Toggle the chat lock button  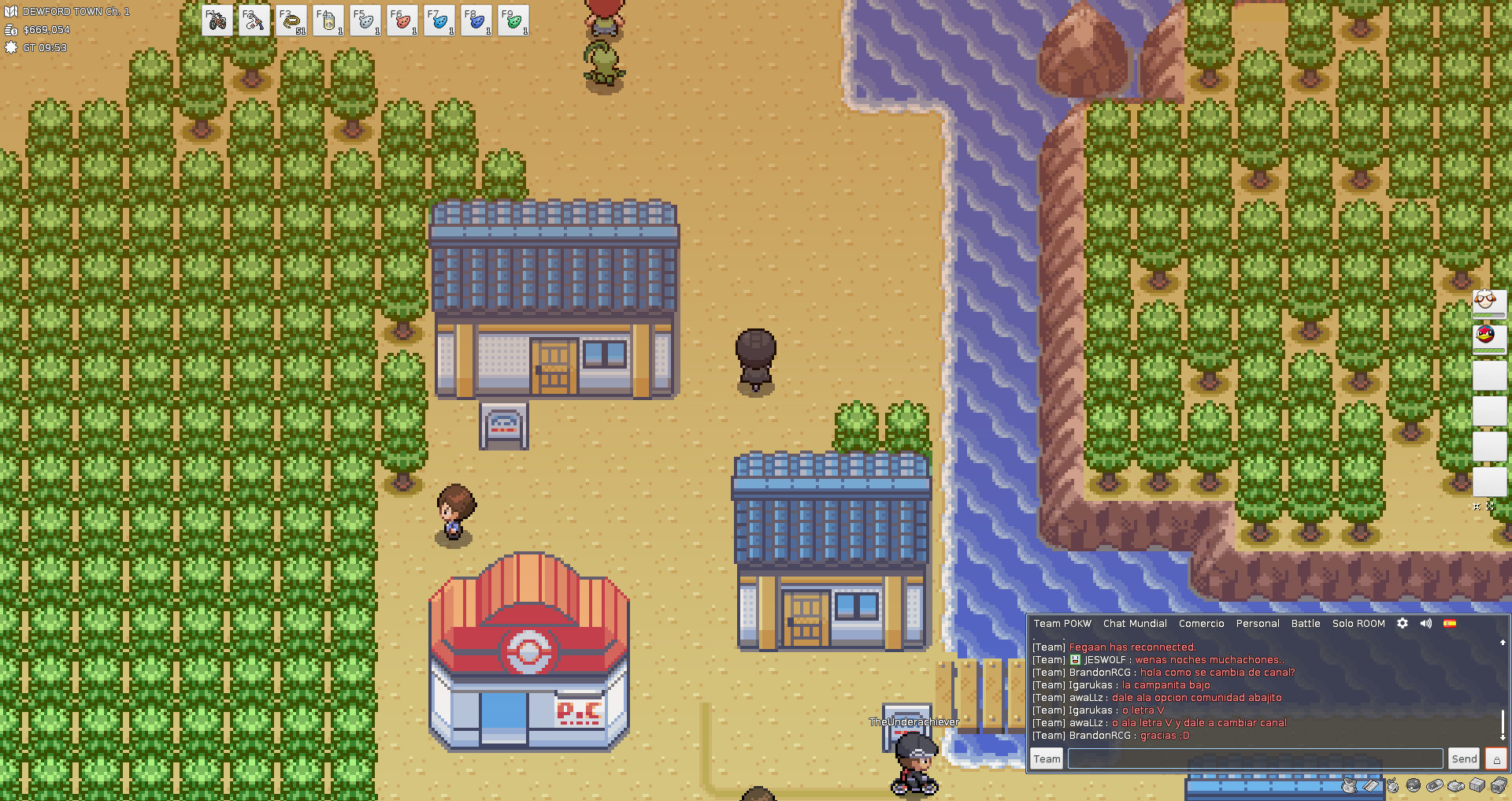click(1496, 758)
